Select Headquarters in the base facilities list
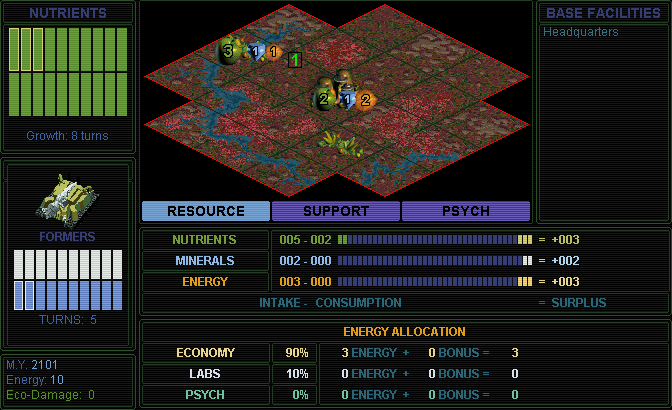 pyautogui.click(x=581, y=32)
